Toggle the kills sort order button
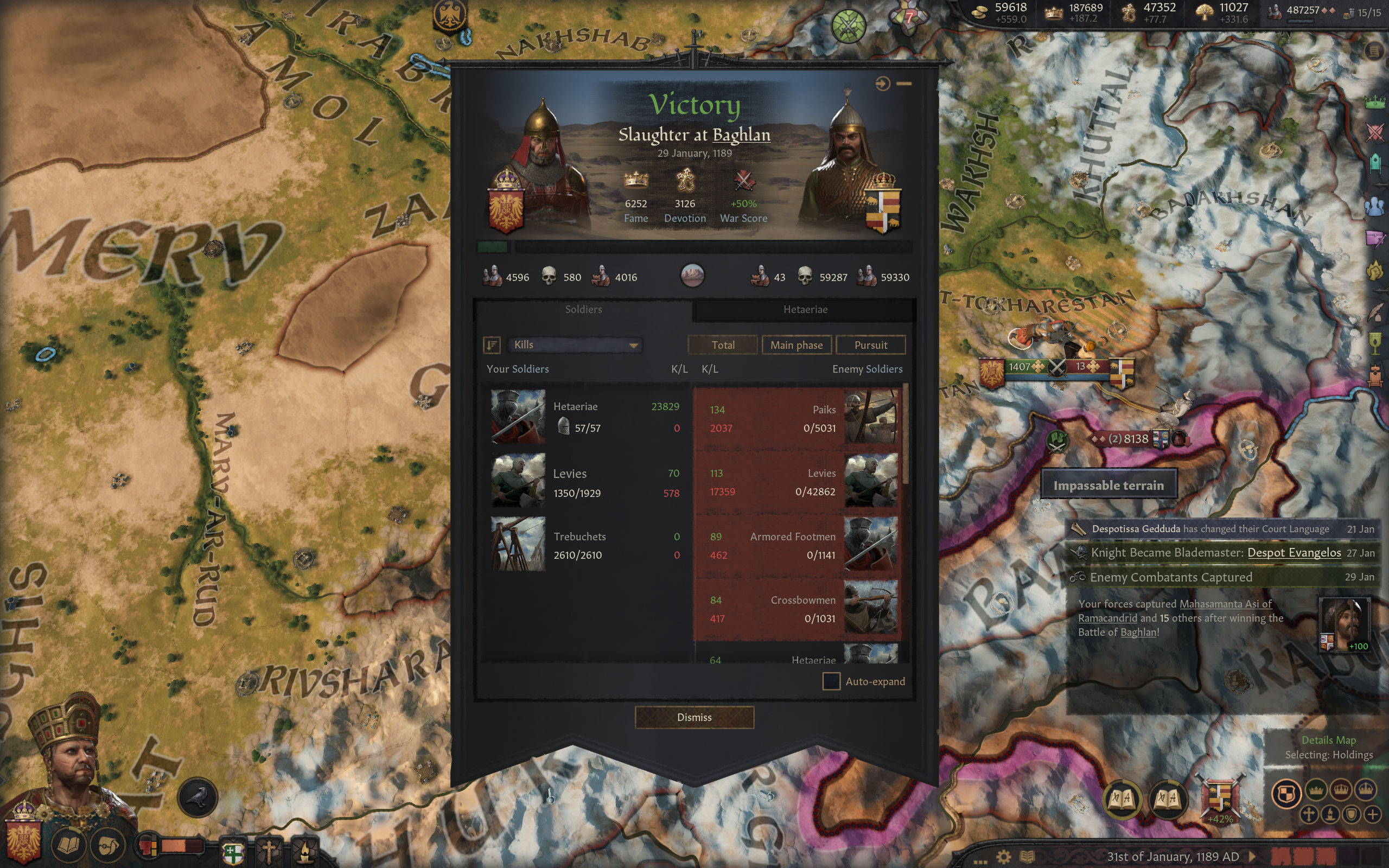Screen dimensions: 1389x868 [492, 344]
